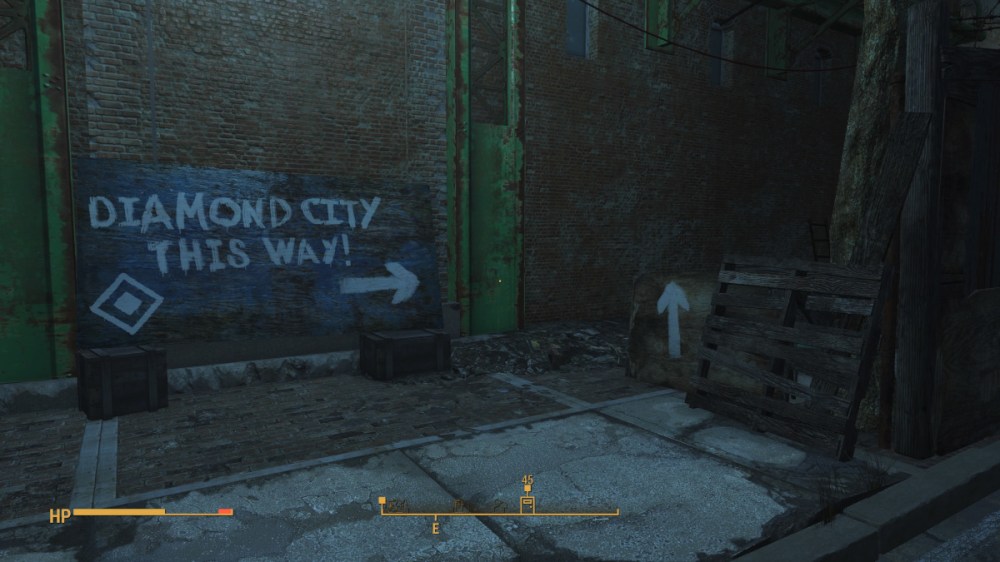
Task: Select the East heading on the compass
Action: (435, 527)
